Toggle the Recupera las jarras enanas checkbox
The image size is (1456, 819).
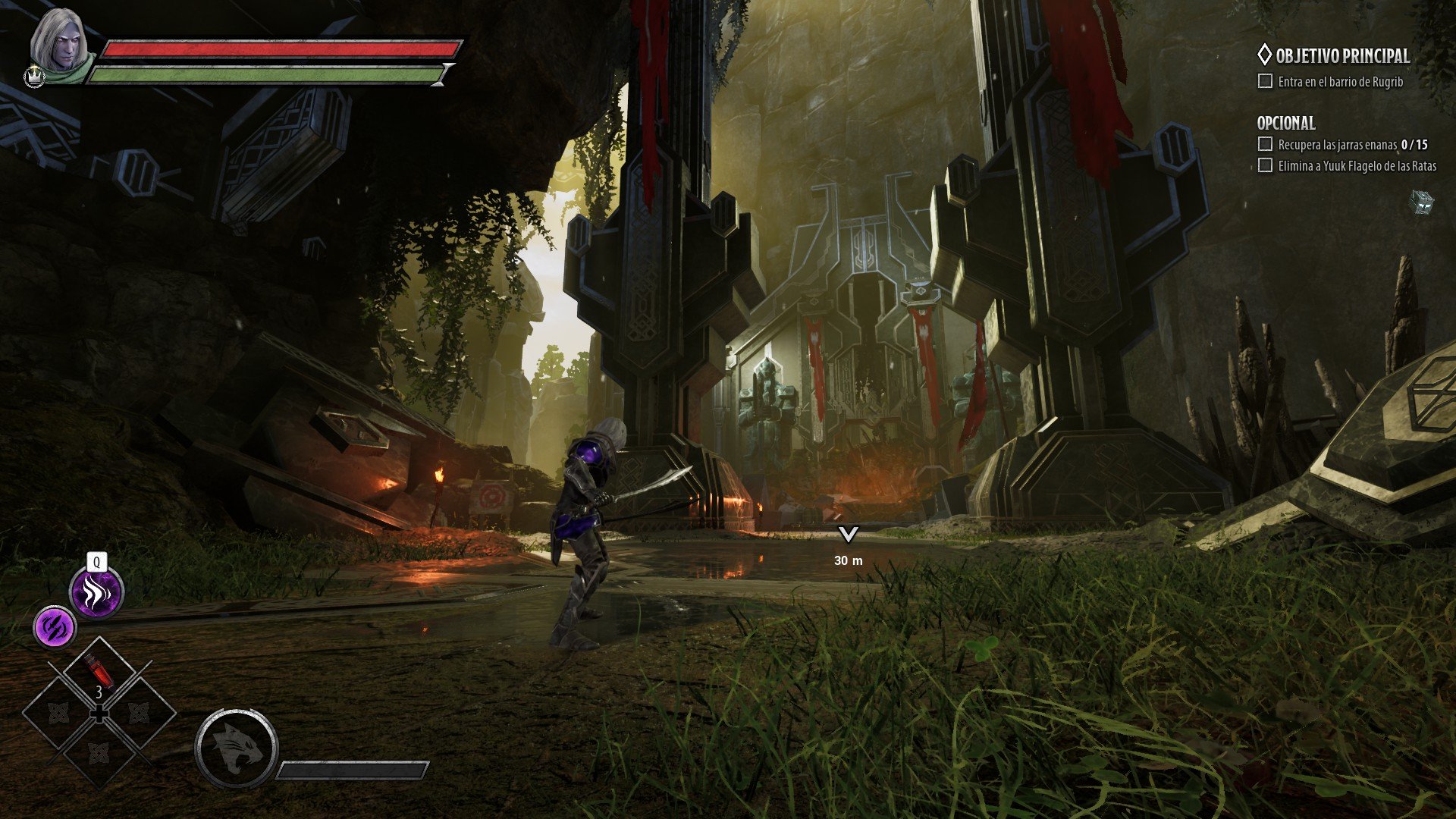pyautogui.click(x=1265, y=144)
